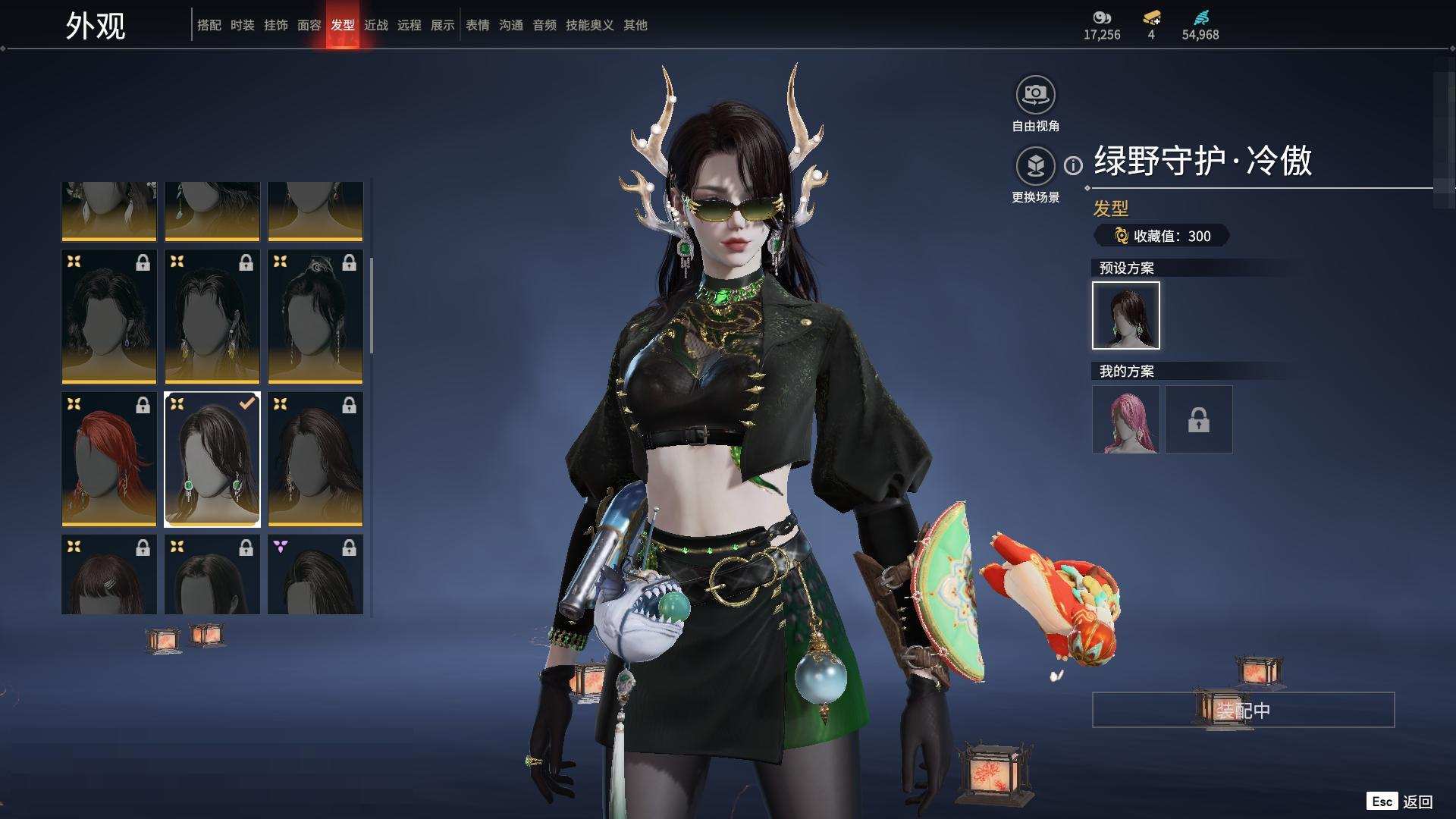
Task: Choose the 远程 tab
Action: (409, 25)
